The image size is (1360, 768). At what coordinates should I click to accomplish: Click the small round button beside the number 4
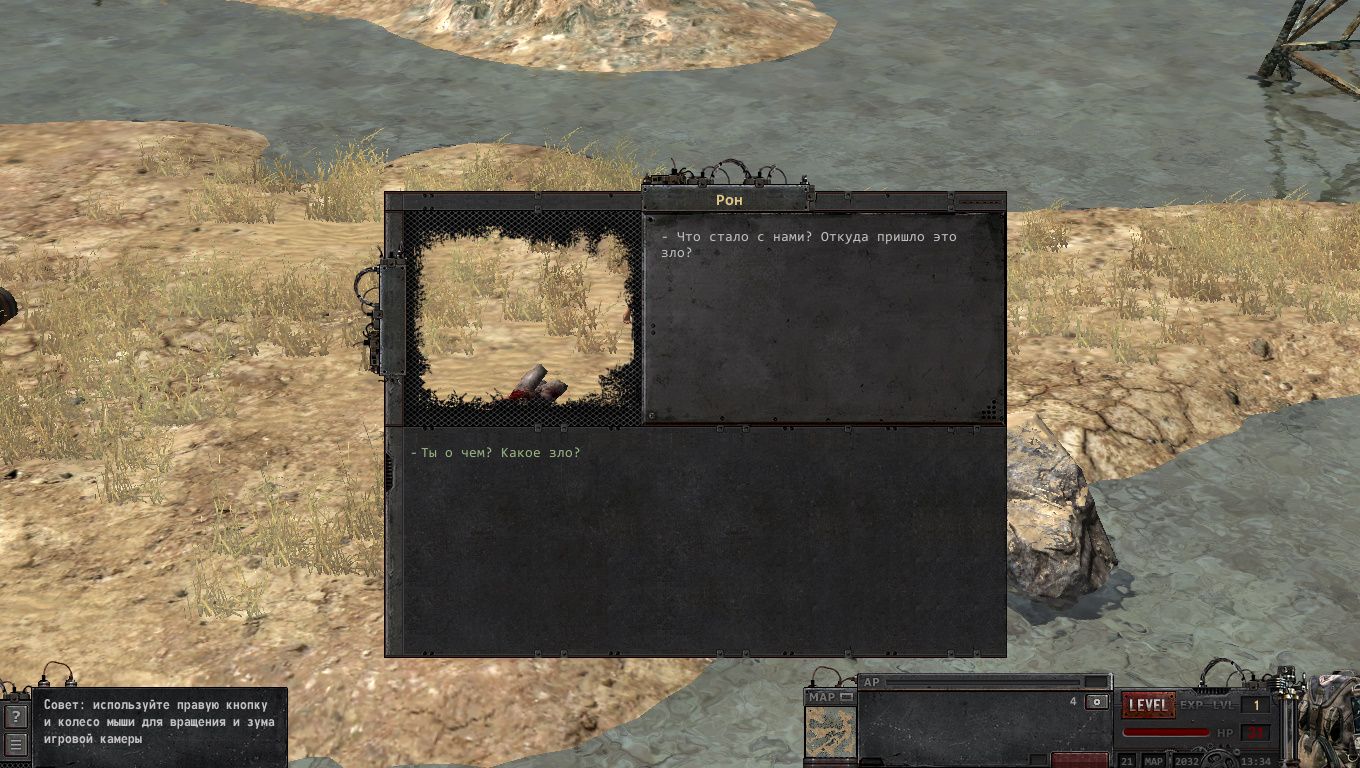tap(1097, 702)
